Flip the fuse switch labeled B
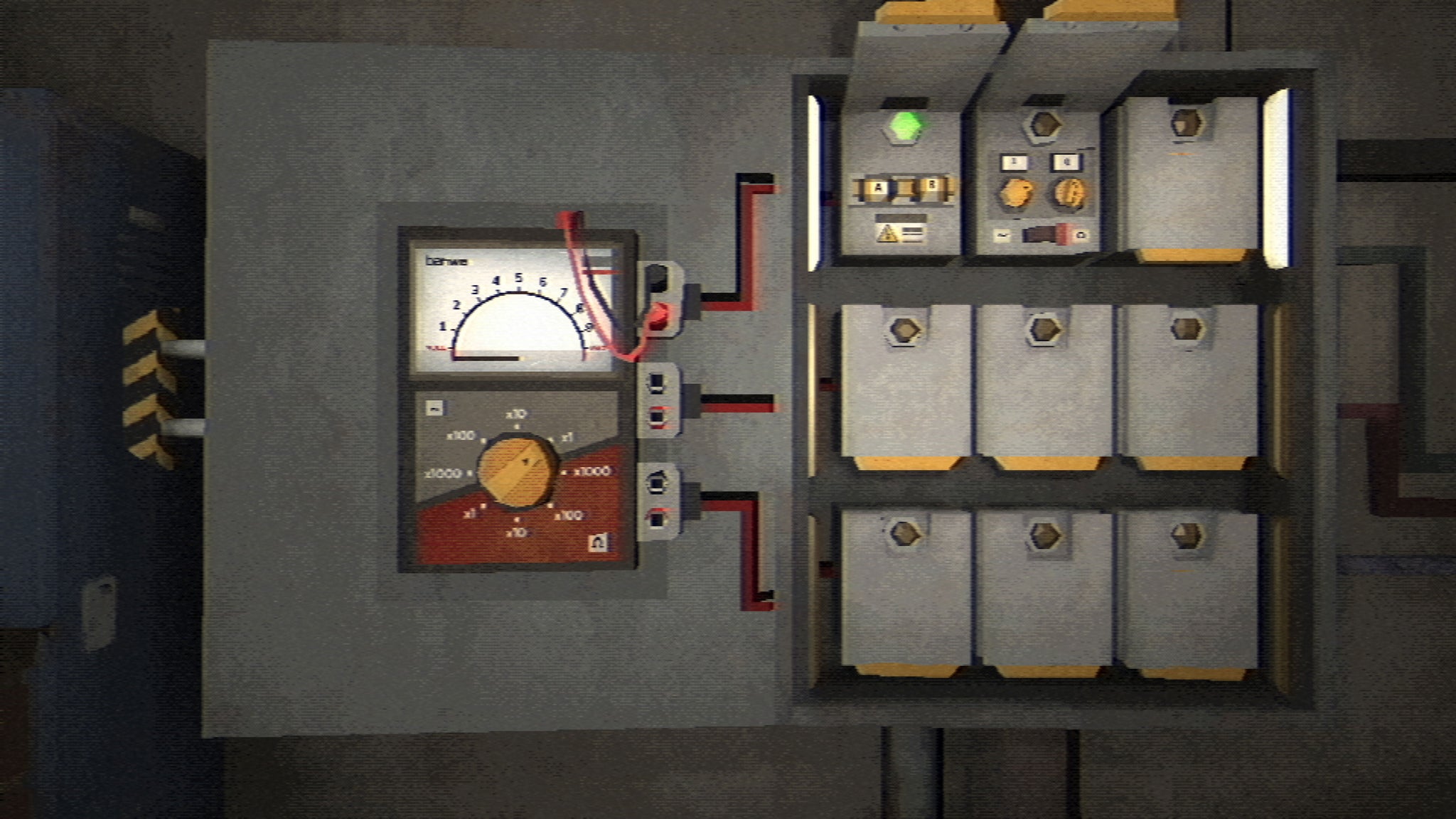Viewport: 1456px width, 819px height. [931, 187]
